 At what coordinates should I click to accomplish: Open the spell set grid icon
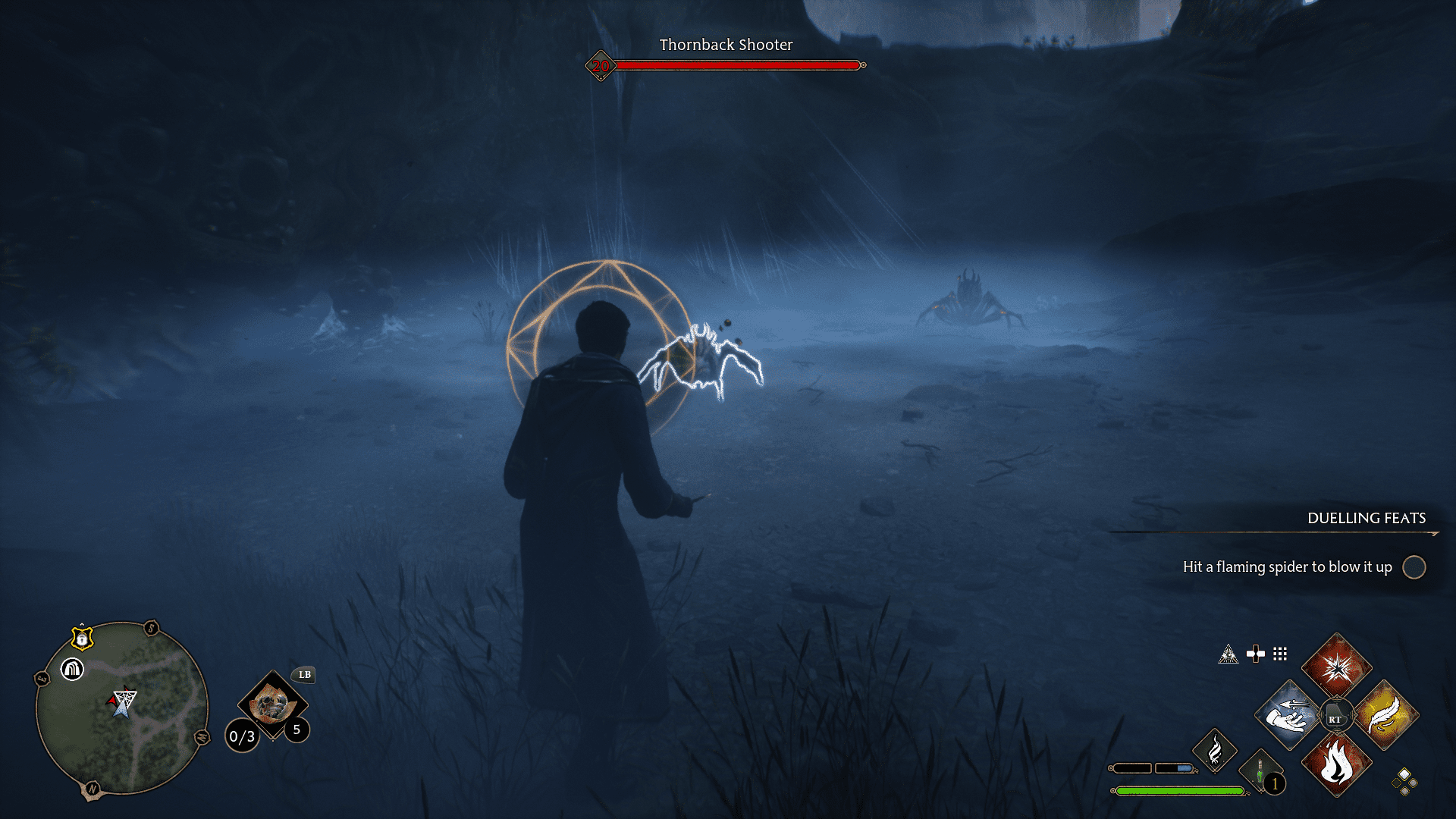(1281, 654)
